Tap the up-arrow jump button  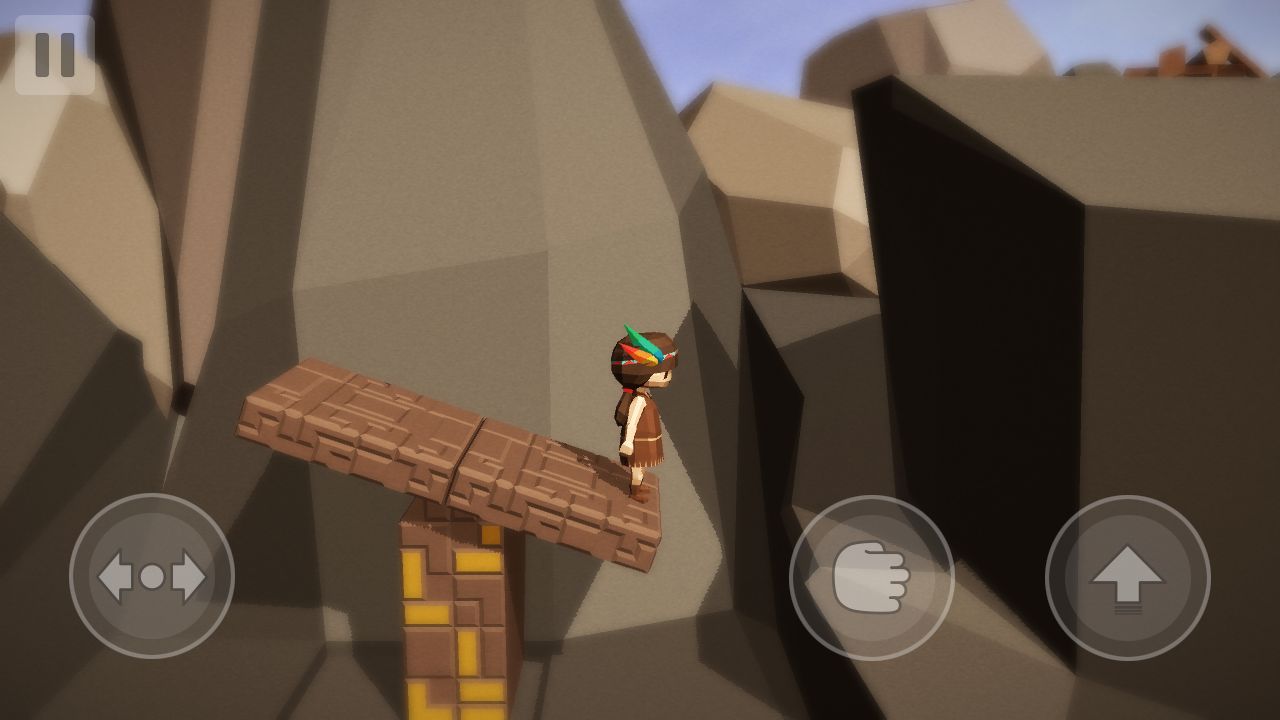point(1127,577)
